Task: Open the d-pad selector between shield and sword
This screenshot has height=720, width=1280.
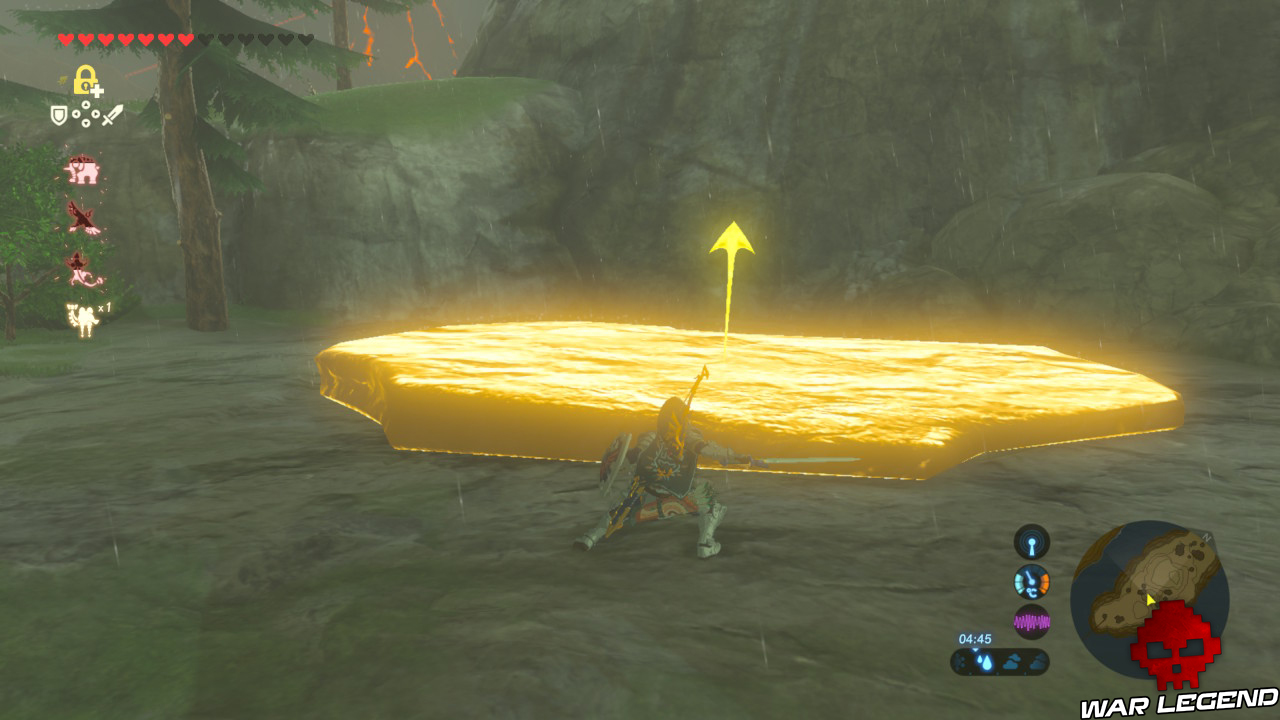Action: 86,114
